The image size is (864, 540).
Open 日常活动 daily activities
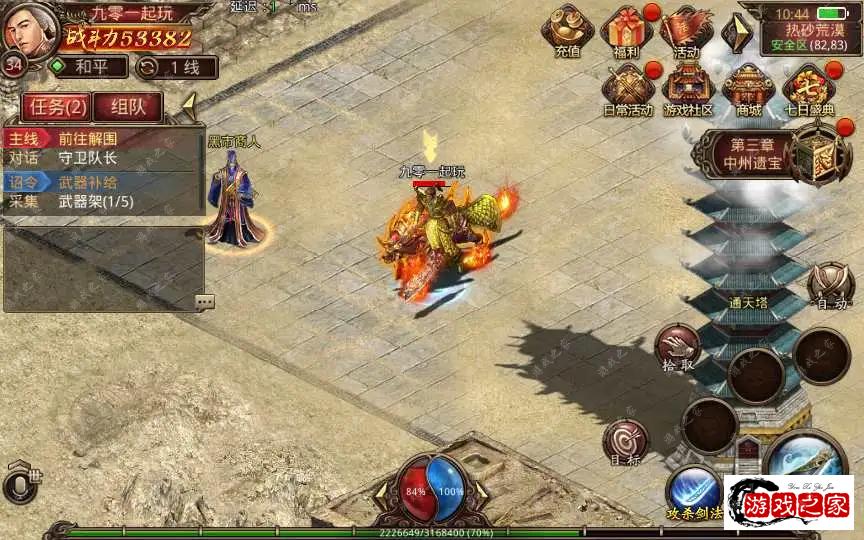click(627, 87)
